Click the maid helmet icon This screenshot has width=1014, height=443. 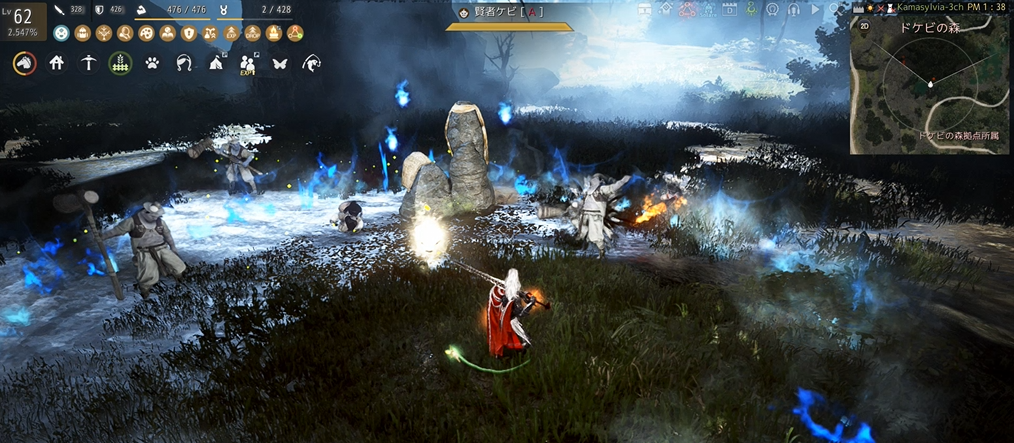point(183,63)
